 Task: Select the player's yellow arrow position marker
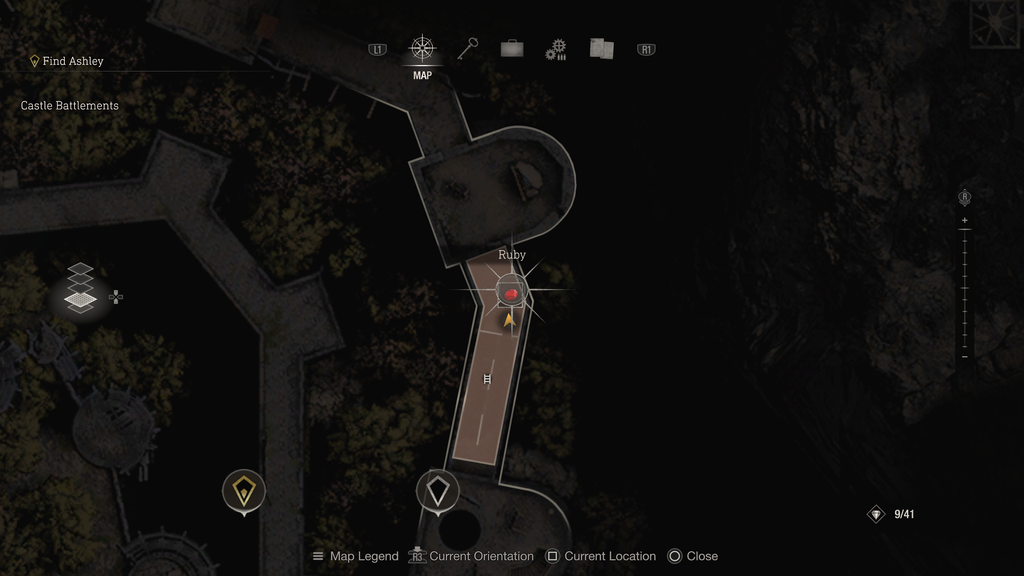coord(510,320)
